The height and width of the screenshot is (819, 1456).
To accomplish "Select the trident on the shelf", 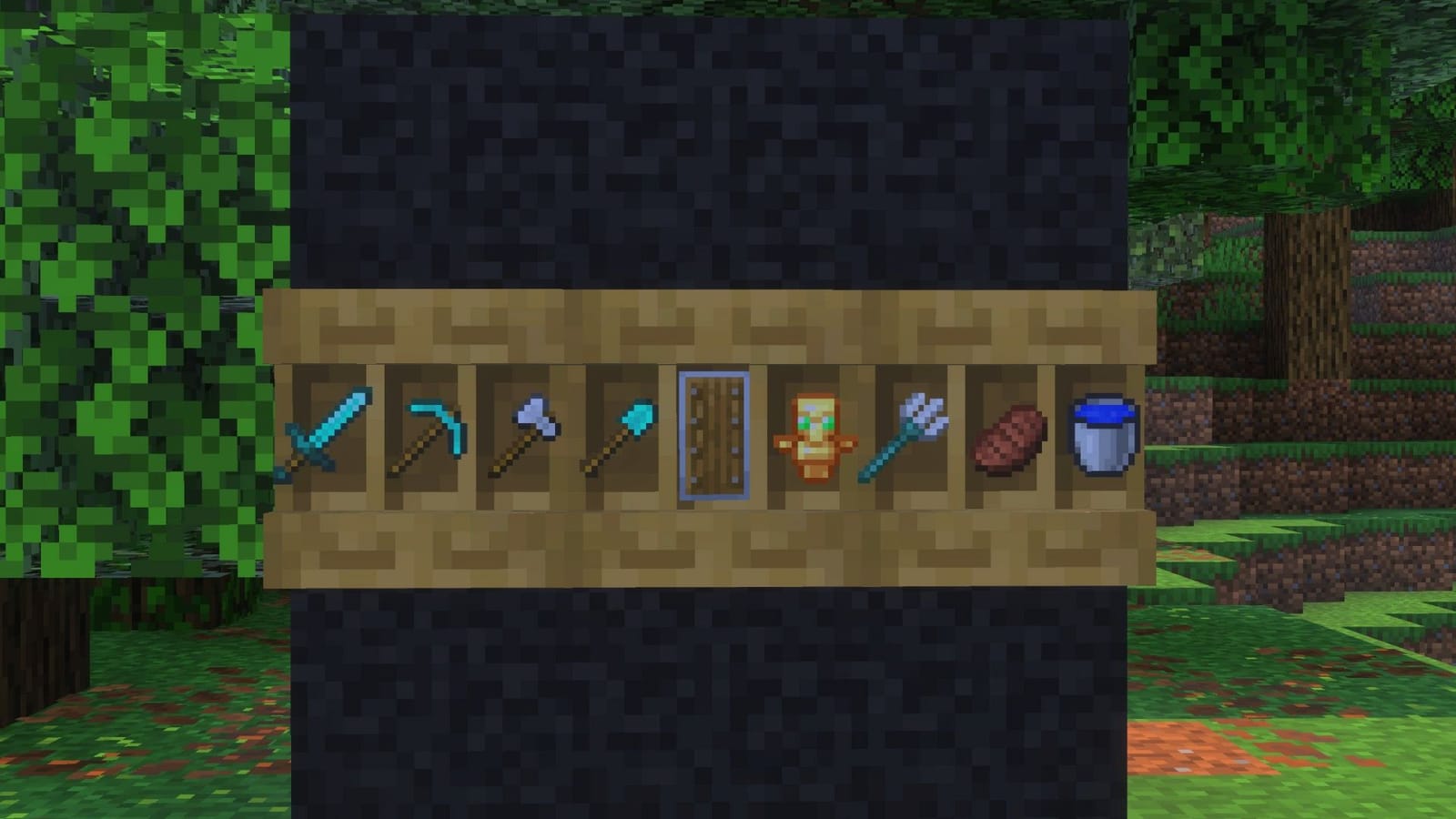I will click(x=910, y=437).
